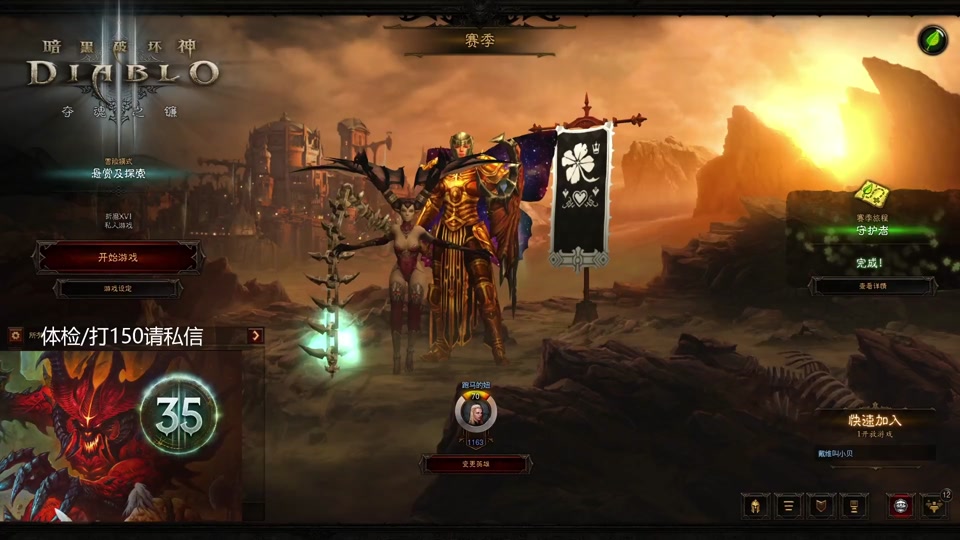The width and height of the screenshot is (960, 540).
Task: View season journey details via 查看详情
Action: pos(873,286)
